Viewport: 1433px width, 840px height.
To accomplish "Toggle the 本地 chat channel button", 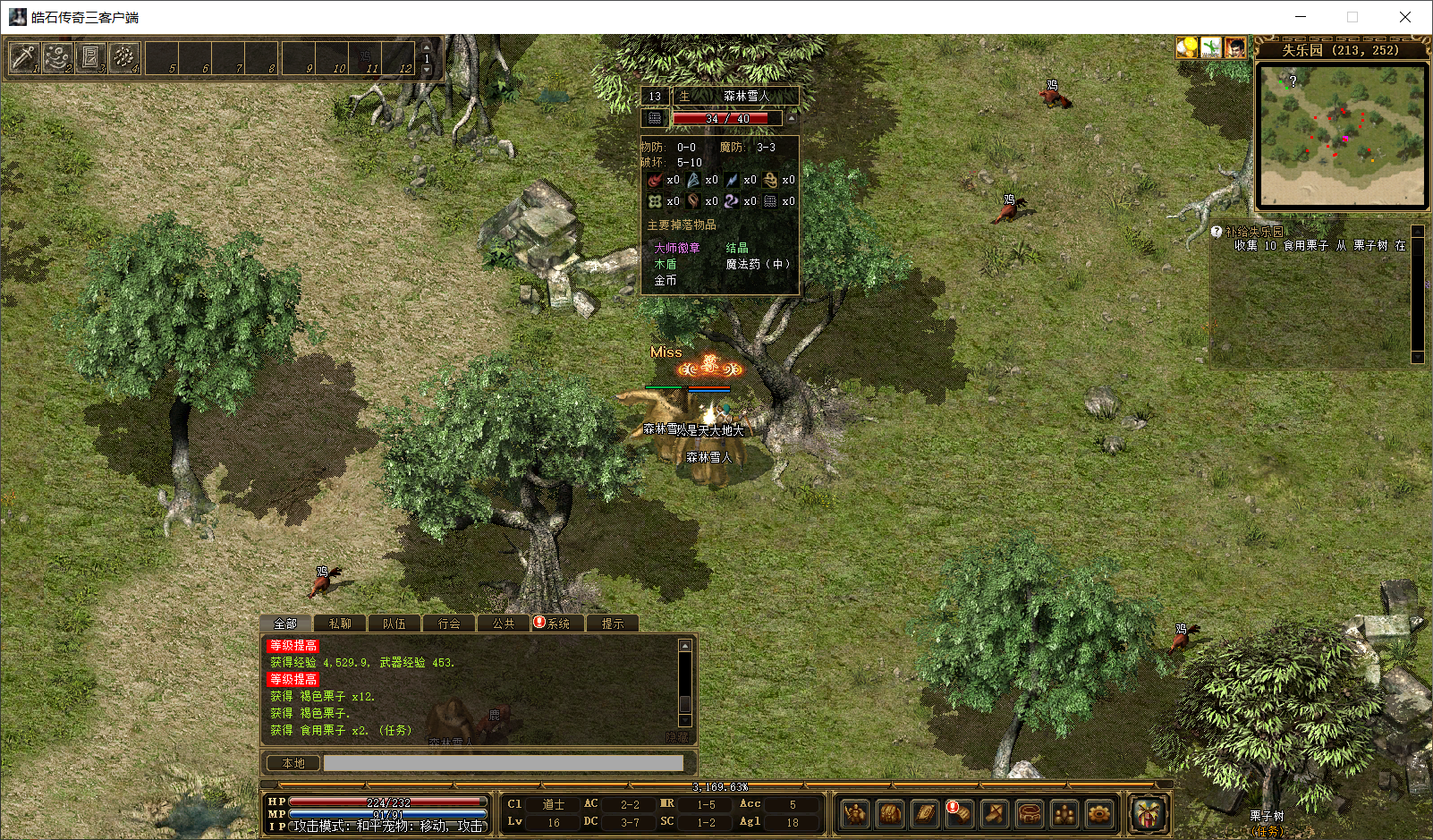I will click(293, 763).
